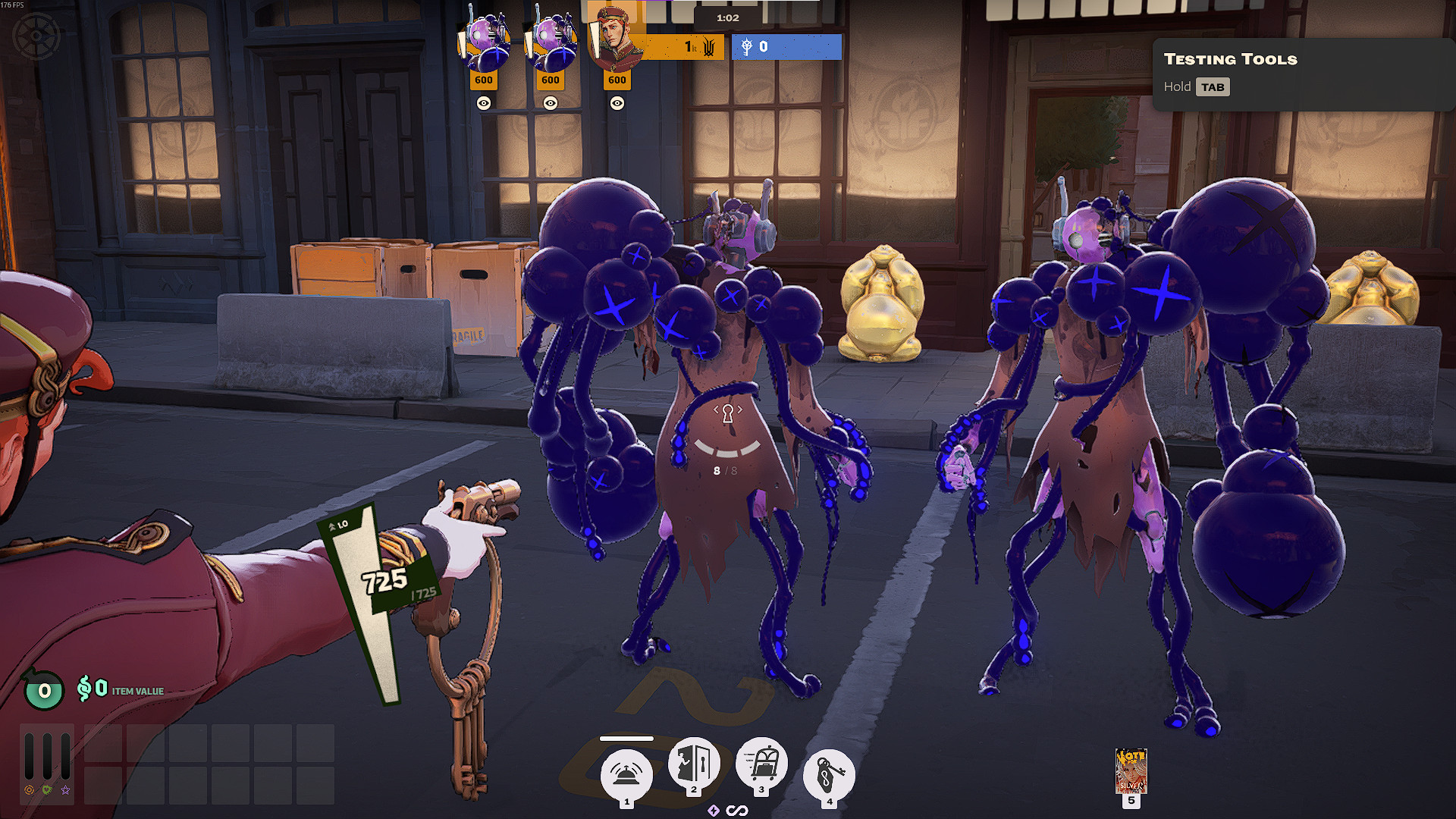Click the objective icon on the blue counter

(x=749, y=47)
